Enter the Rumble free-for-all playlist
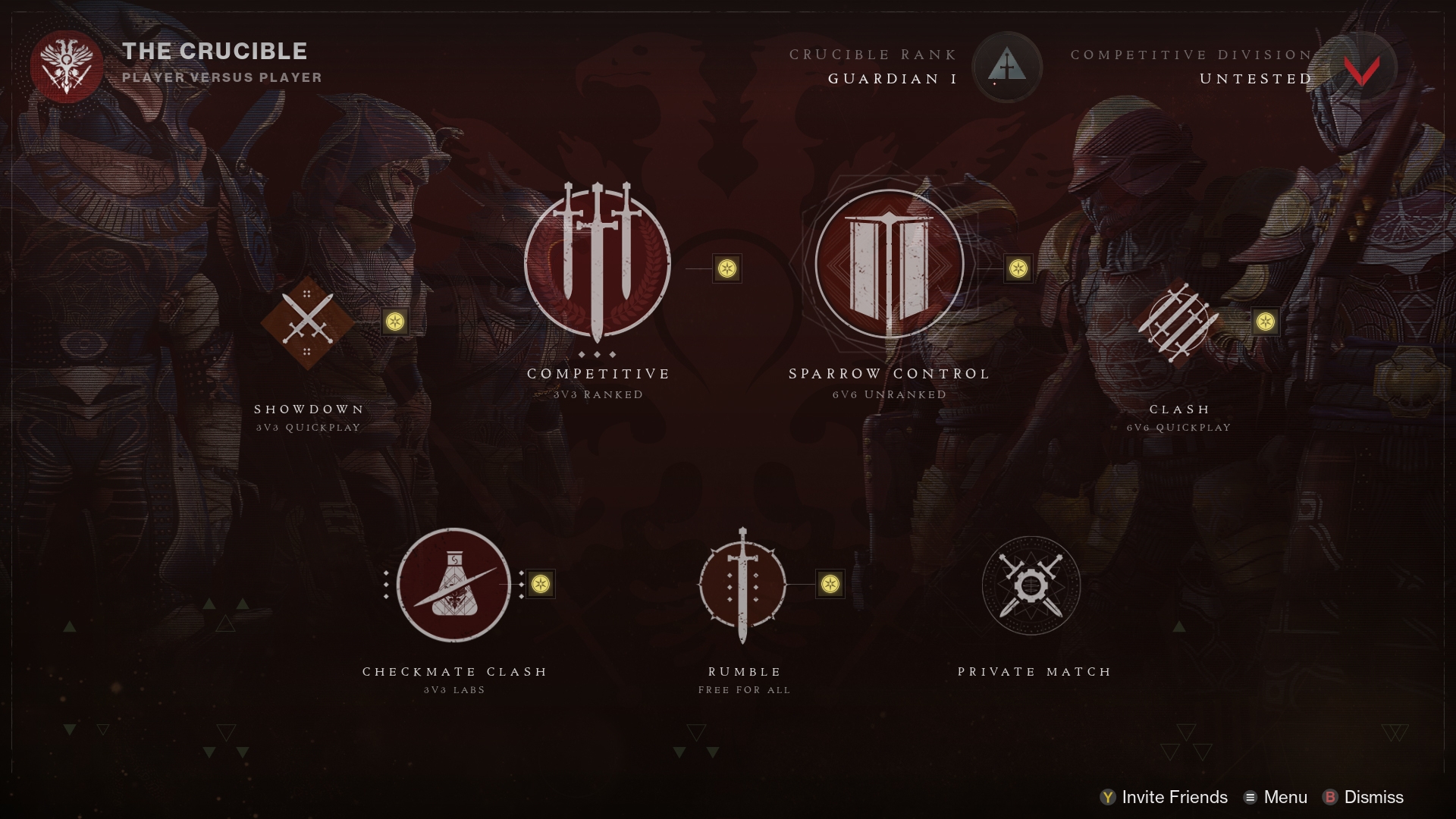 coord(743,585)
